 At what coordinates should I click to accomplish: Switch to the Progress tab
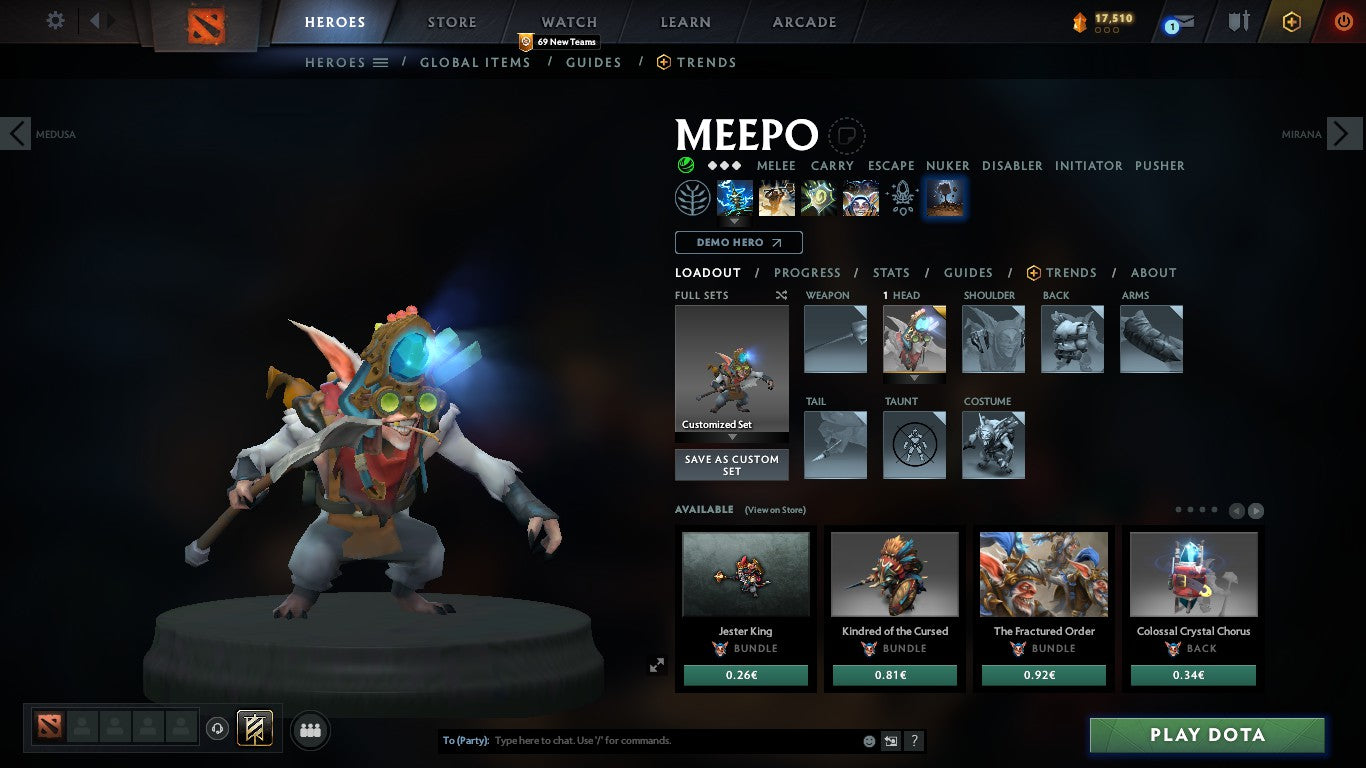(808, 272)
